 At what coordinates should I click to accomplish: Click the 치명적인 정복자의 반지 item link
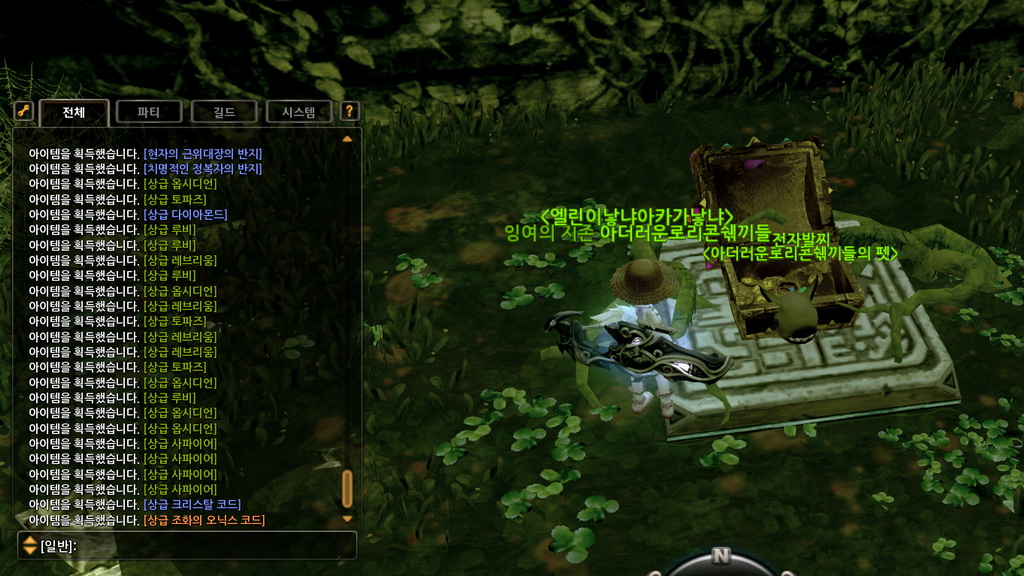(x=202, y=169)
